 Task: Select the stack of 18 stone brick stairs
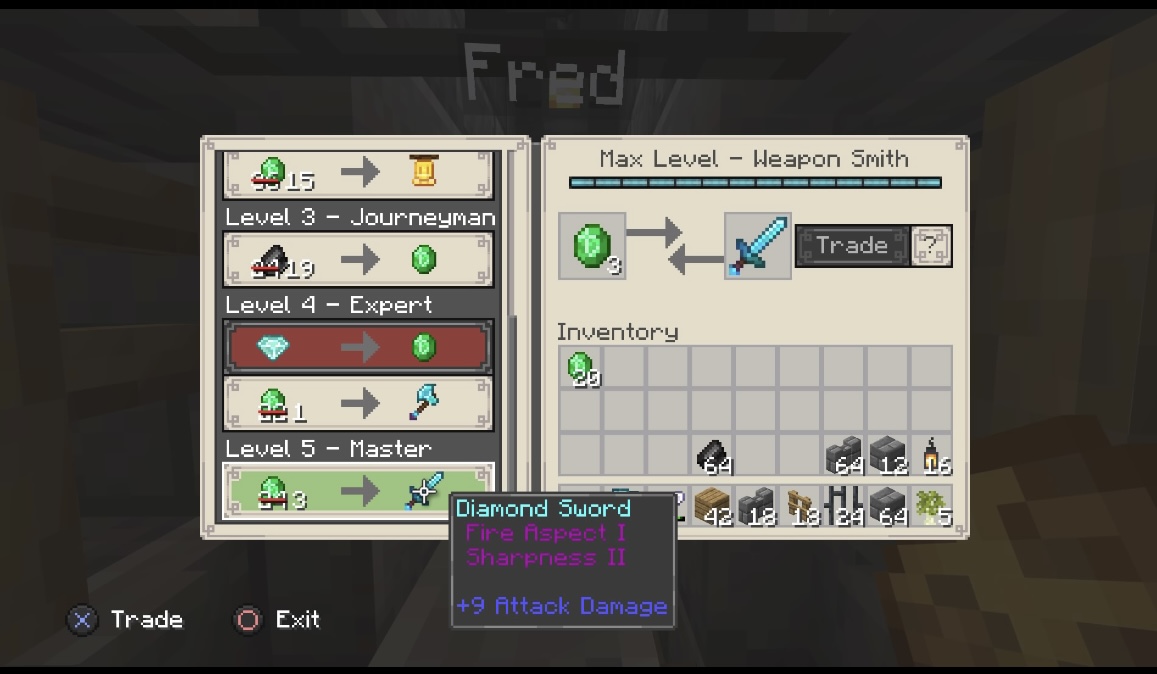(756, 506)
